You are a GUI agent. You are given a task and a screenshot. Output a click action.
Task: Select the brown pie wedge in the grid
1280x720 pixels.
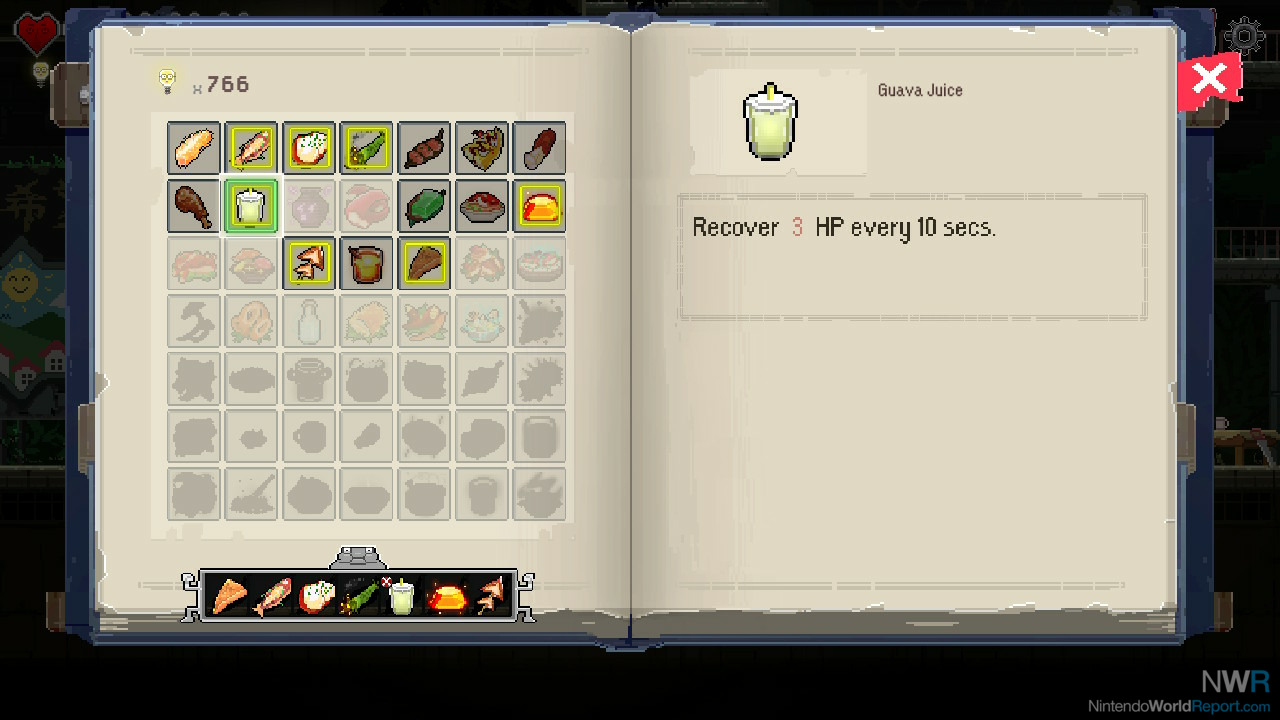[x=424, y=264]
